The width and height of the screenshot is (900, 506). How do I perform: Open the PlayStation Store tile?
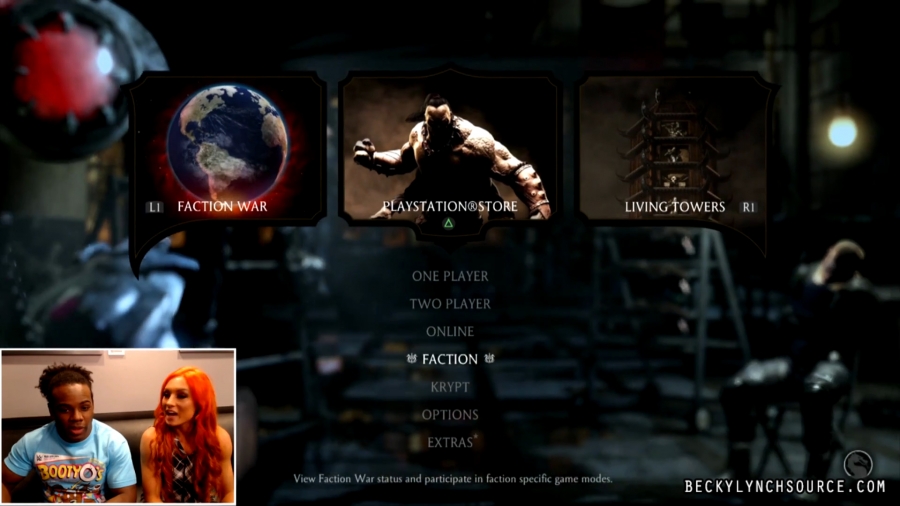click(x=449, y=150)
